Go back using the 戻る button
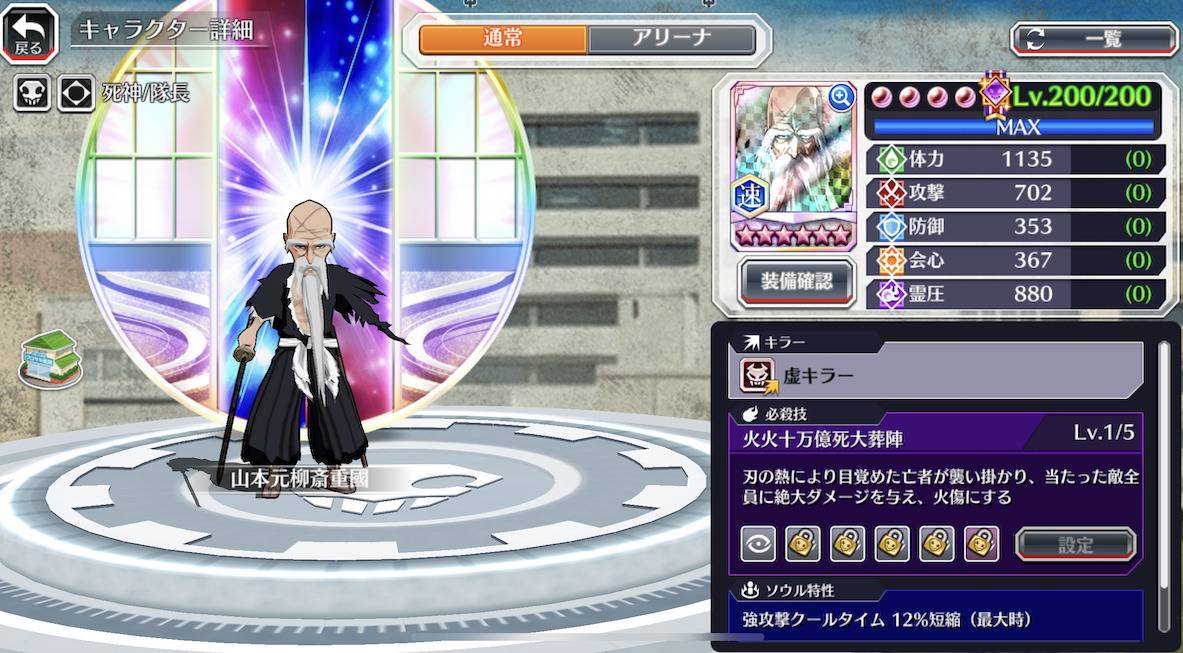The image size is (1183, 653). click(x=29, y=34)
